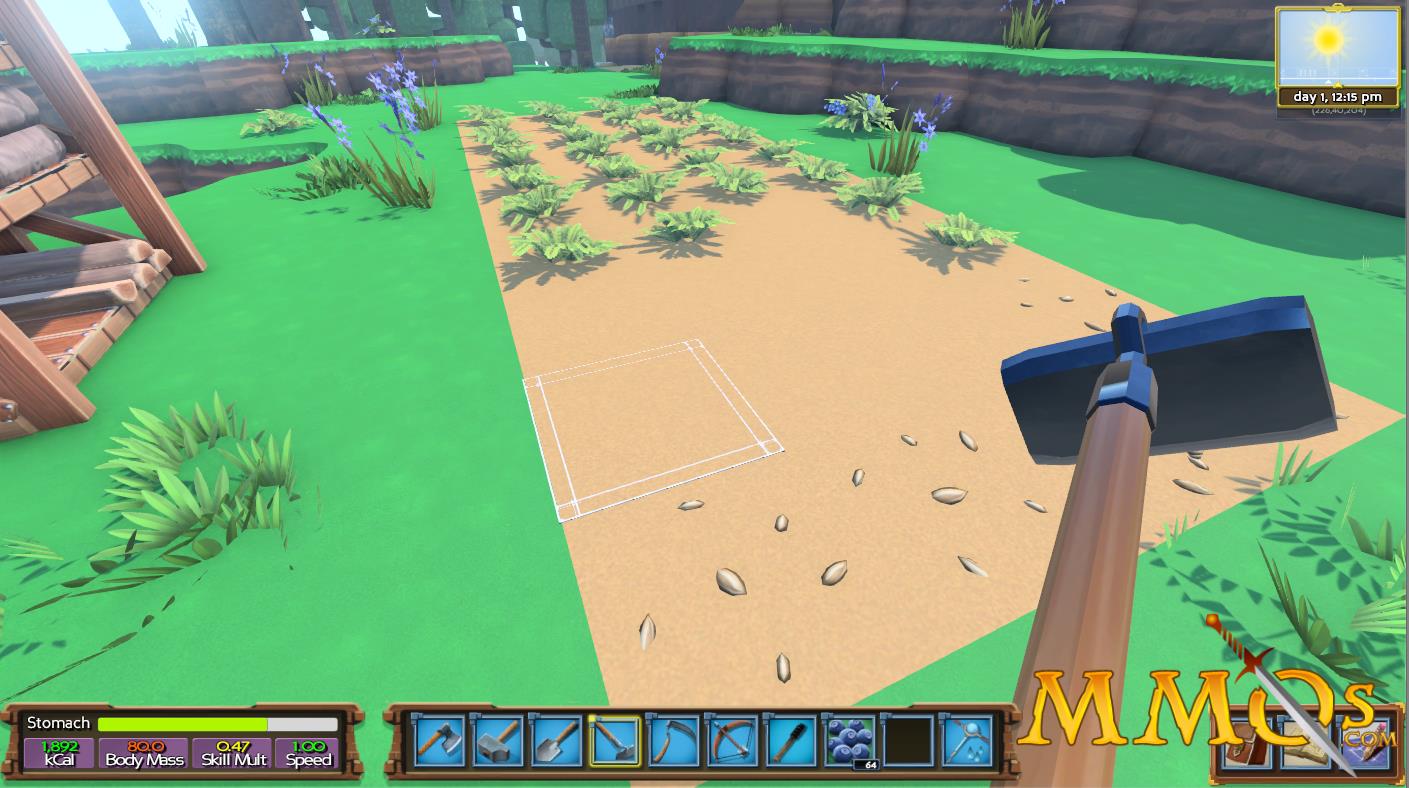Viewport: 1409px width, 788px height.
Task: Click the pink-tipped wand icon
Action: 1363,743
